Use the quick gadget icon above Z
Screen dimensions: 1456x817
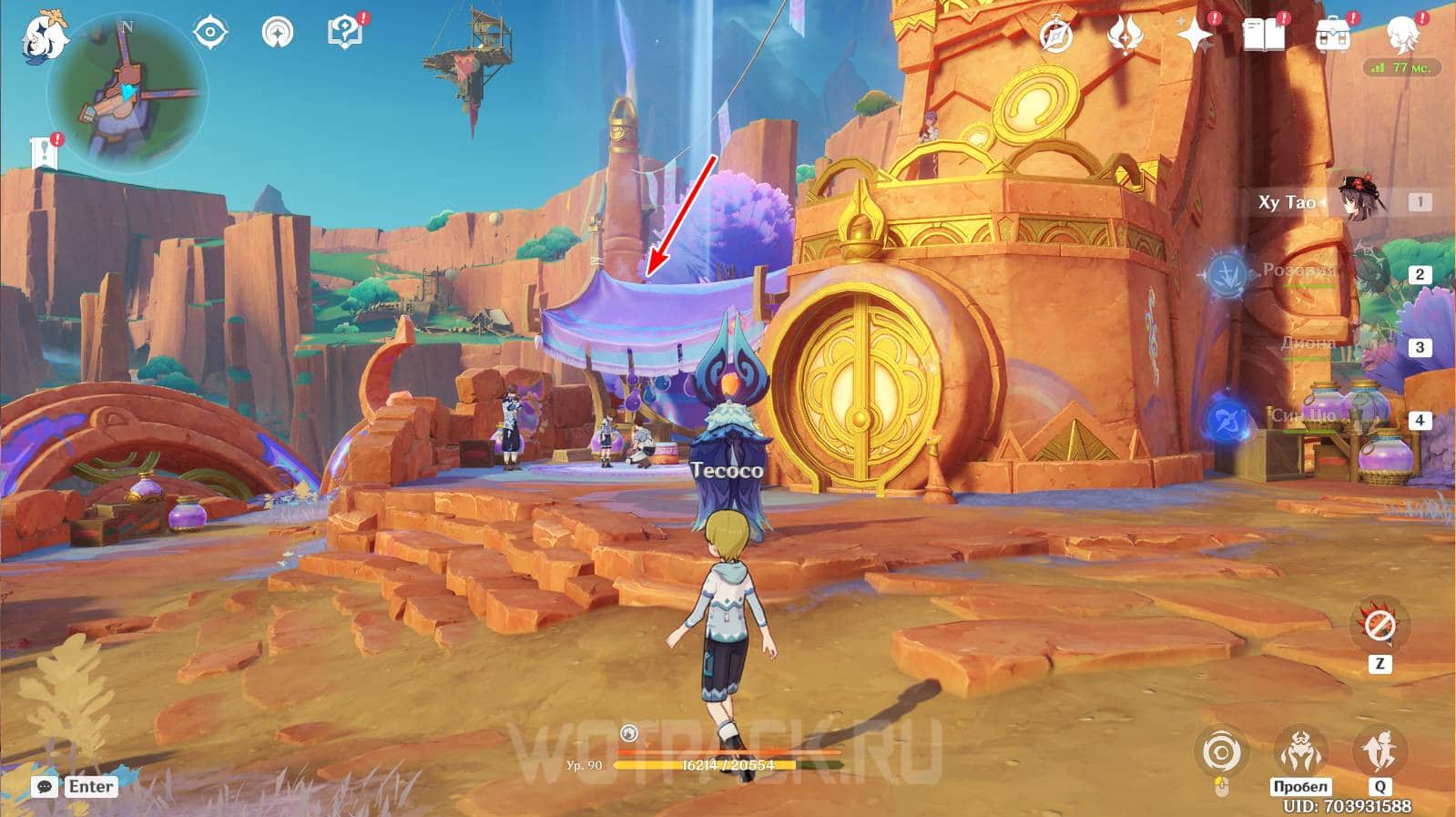pyautogui.click(x=1380, y=626)
